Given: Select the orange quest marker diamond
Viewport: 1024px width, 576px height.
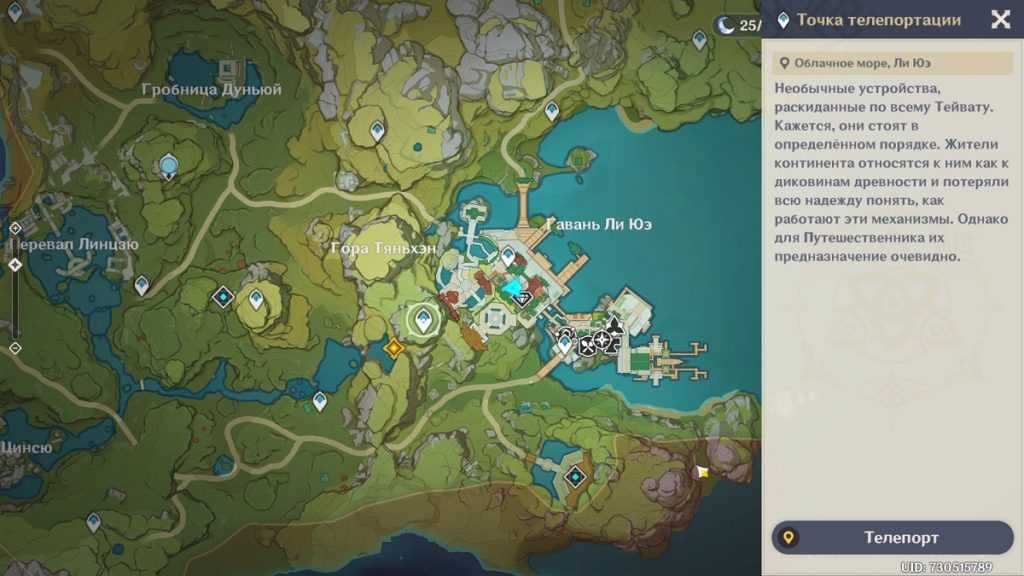Looking at the screenshot, I should (394, 347).
